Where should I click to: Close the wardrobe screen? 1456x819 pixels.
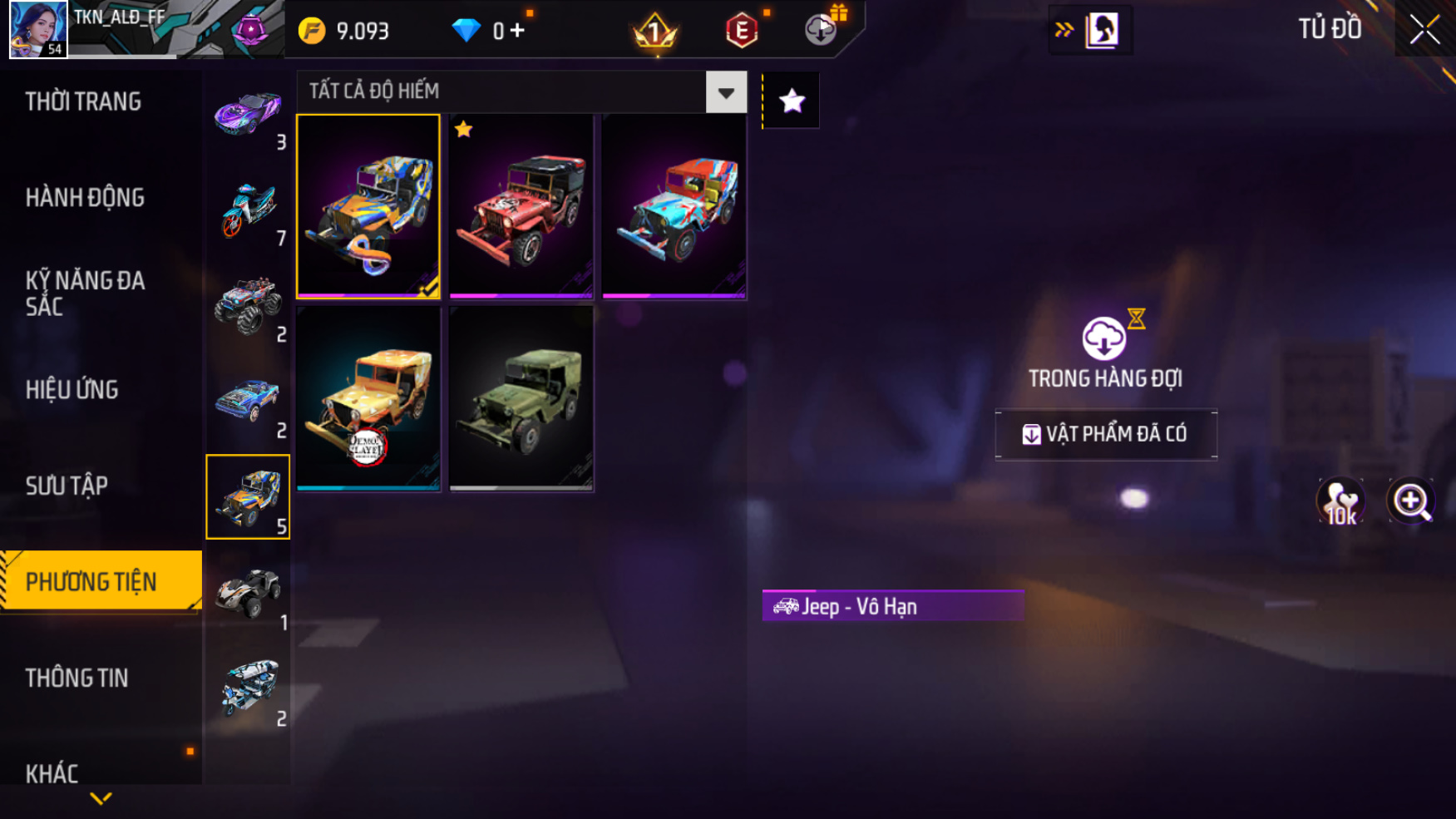1424,30
